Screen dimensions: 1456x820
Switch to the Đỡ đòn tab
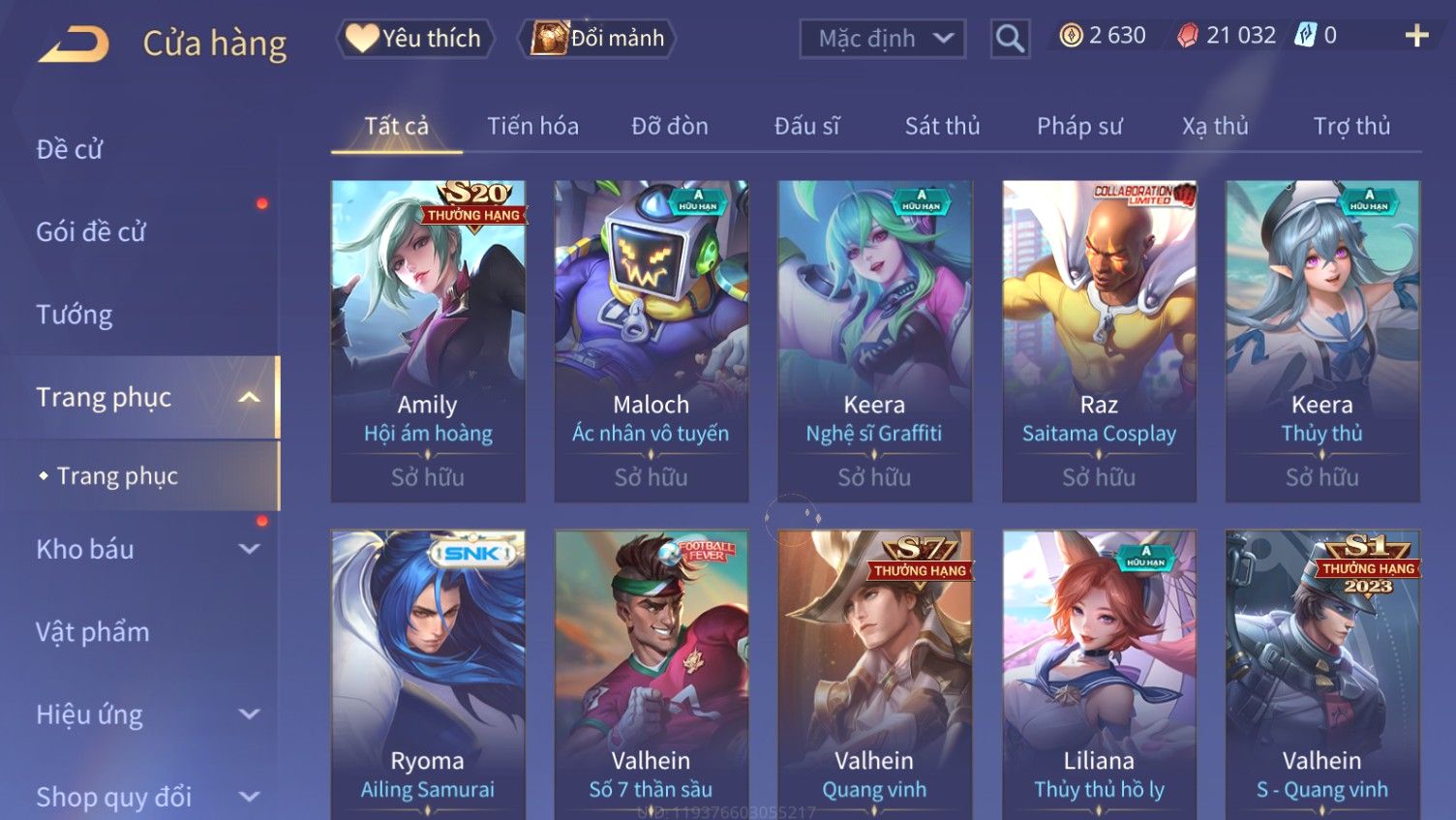pyautogui.click(x=670, y=126)
